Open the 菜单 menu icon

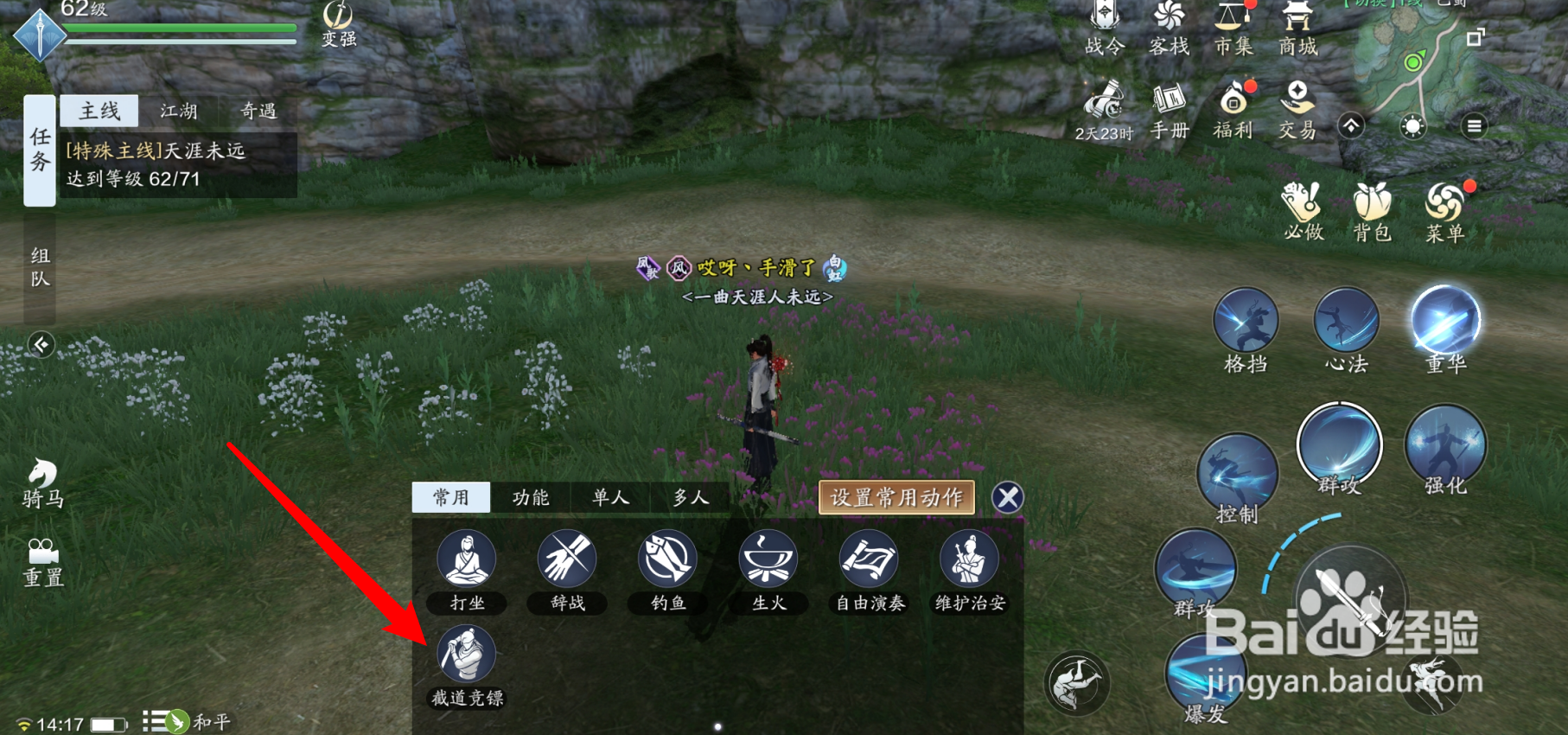pos(1445,210)
